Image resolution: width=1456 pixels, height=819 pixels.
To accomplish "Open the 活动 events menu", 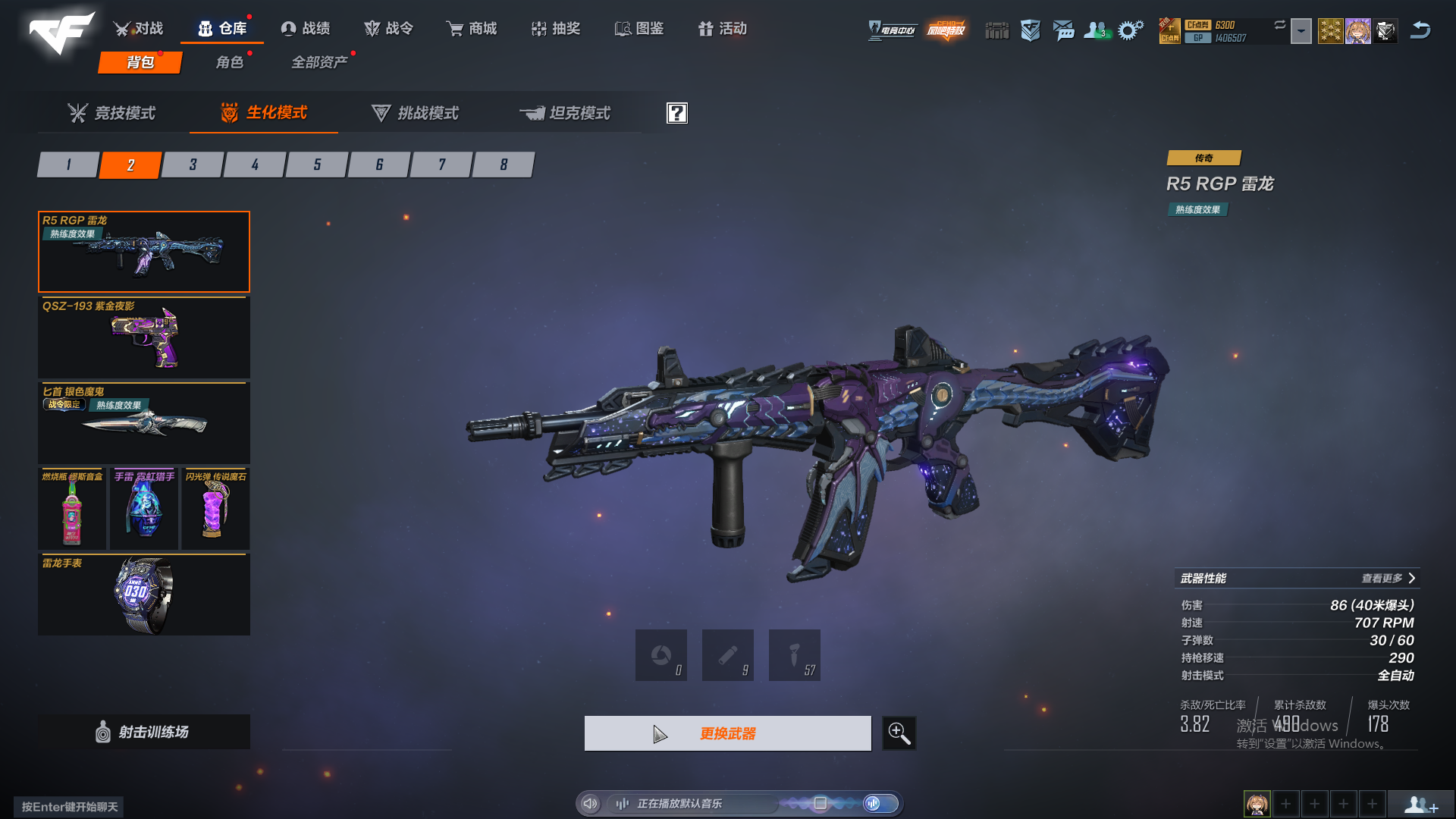I will pos(723,29).
